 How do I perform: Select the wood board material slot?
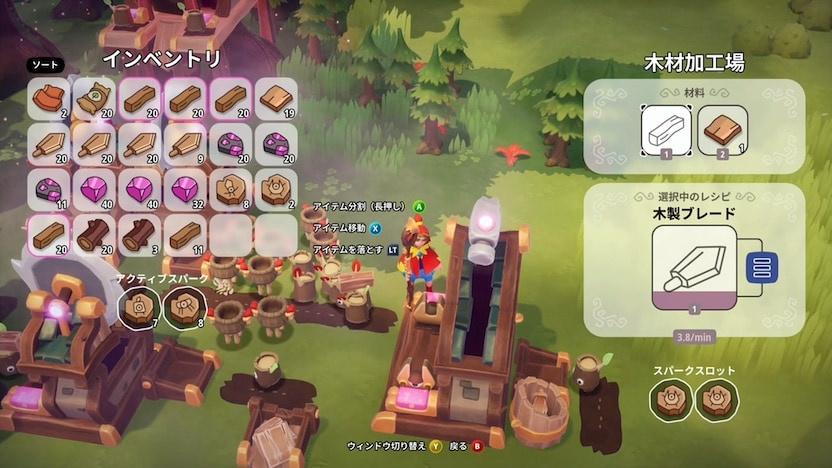(x=721, y=132)
